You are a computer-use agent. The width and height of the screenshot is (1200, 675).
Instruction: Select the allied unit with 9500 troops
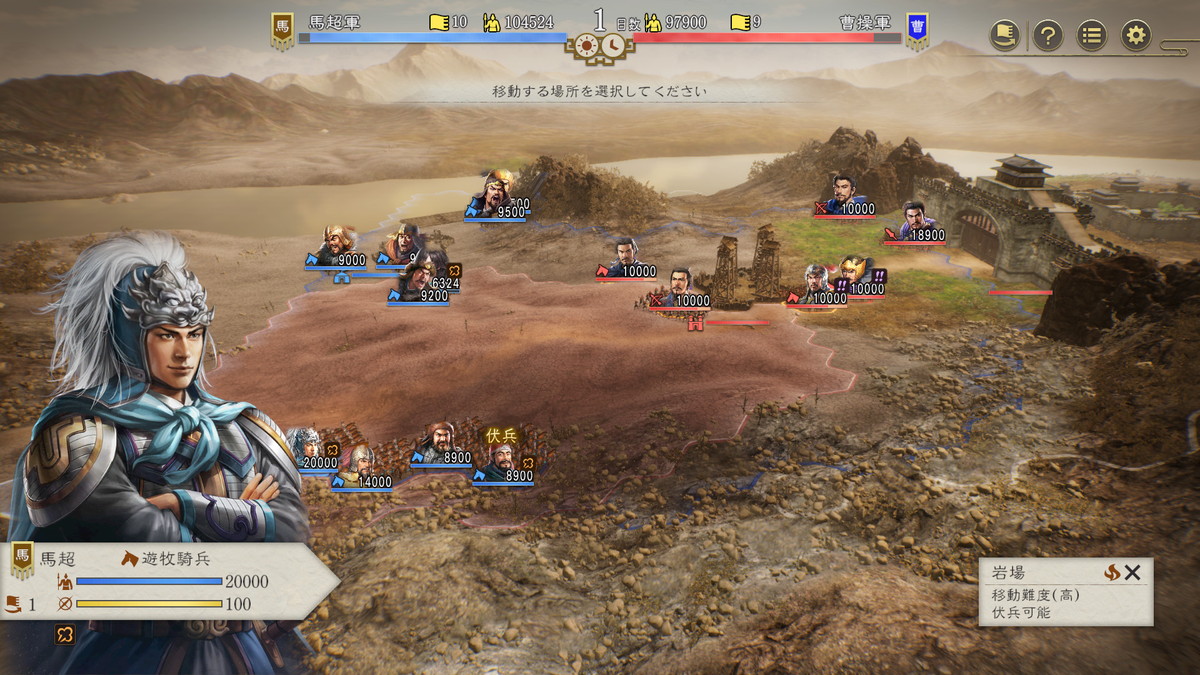(496, 193)
